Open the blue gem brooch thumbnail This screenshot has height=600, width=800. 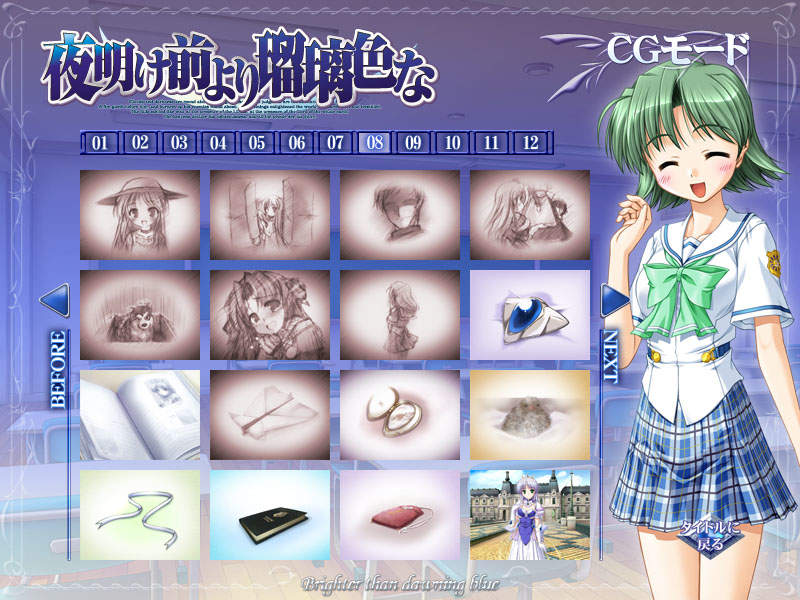coord(529,315)
